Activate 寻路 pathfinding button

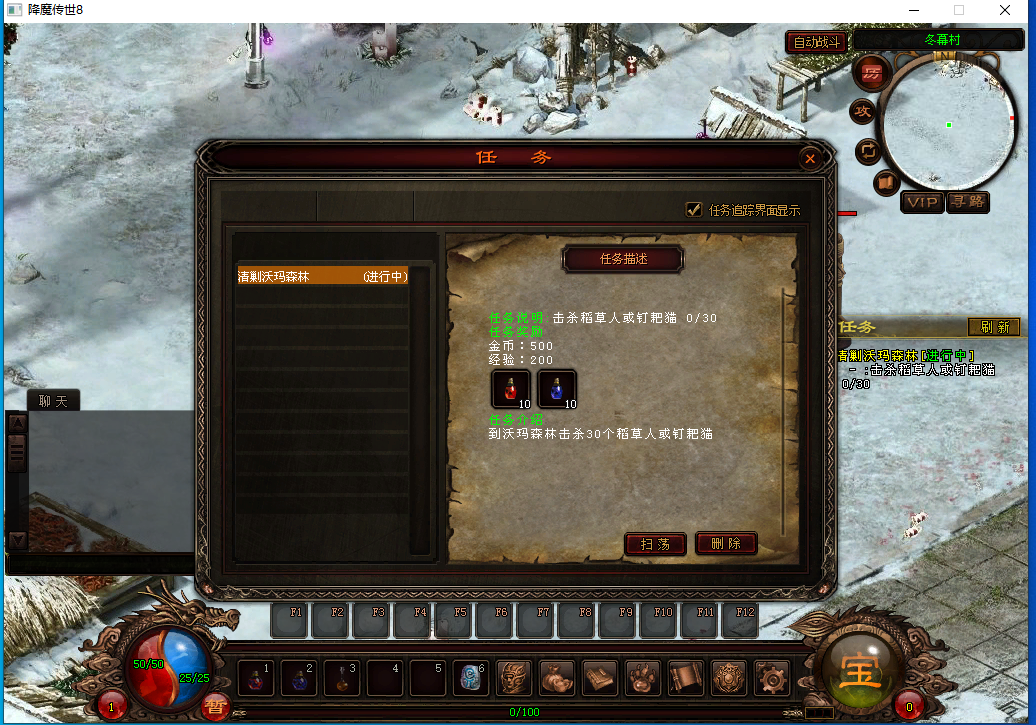click(x=967, y=202)
